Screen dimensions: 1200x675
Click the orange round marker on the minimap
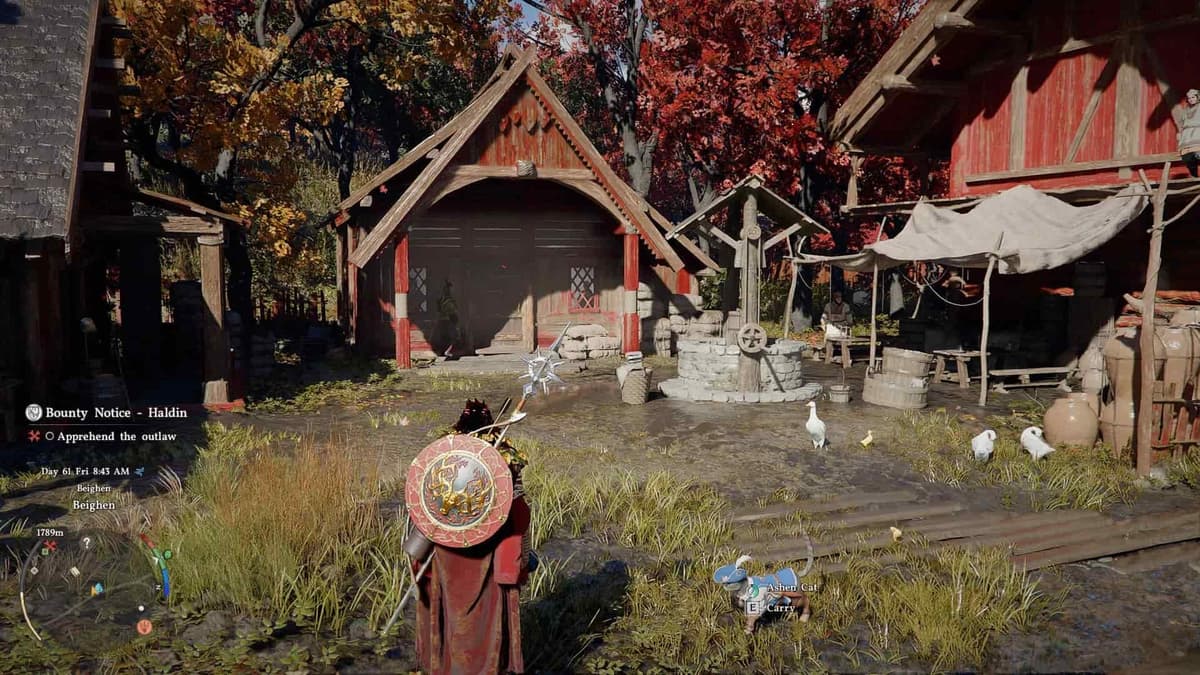(x=144, y=626)
